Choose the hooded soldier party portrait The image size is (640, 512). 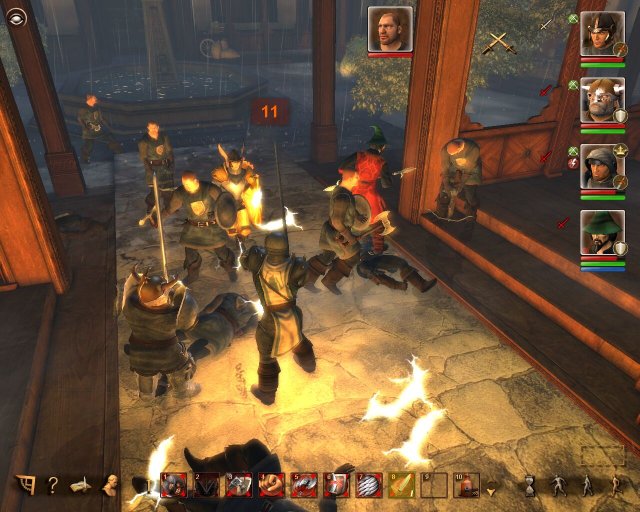pyautogui.click(x=601, y=166)
